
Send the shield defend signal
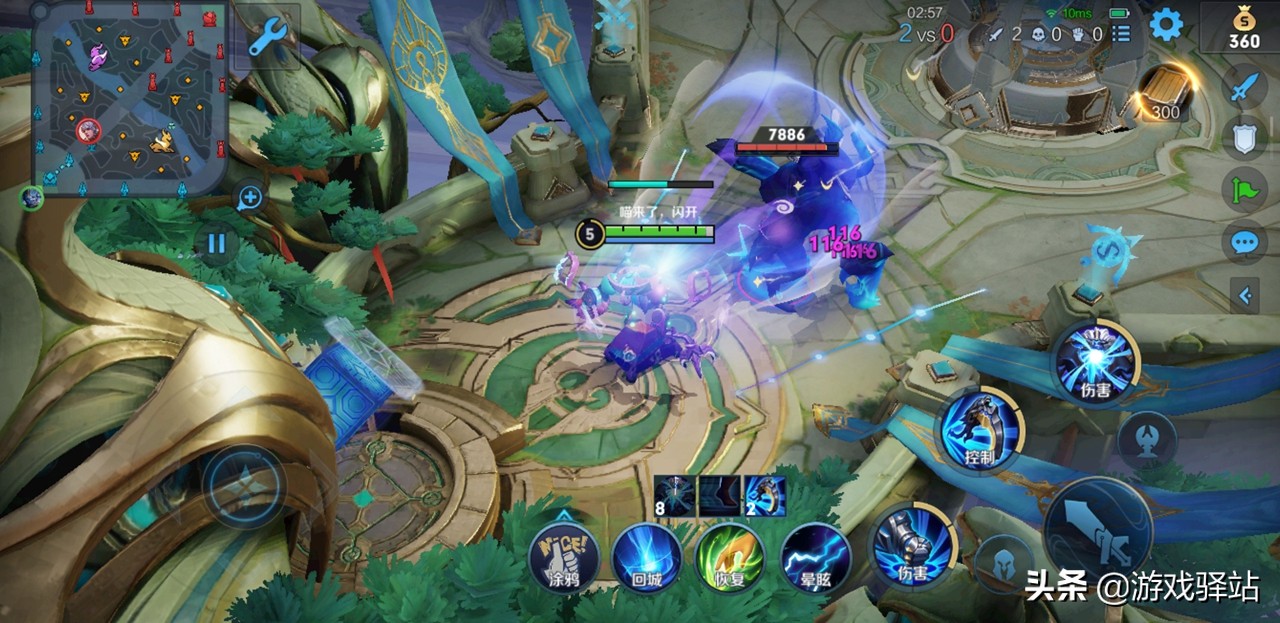tap(1243, 137)
